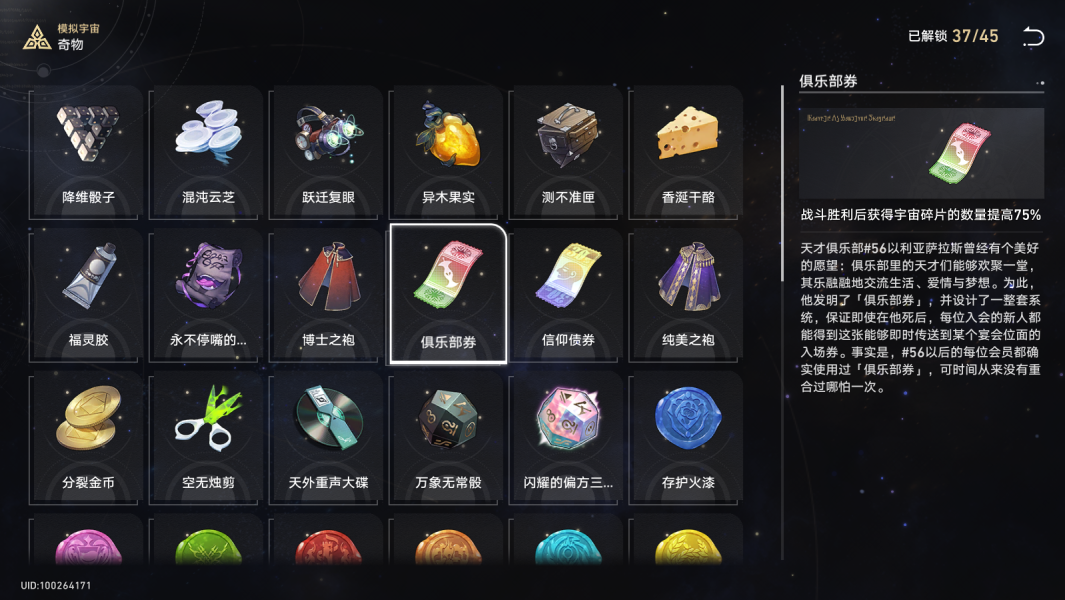Choose the 万象无常骰 dark die
Viewport: 1065px width, 600px height.
pyautogui.click(x=448, y=435)
